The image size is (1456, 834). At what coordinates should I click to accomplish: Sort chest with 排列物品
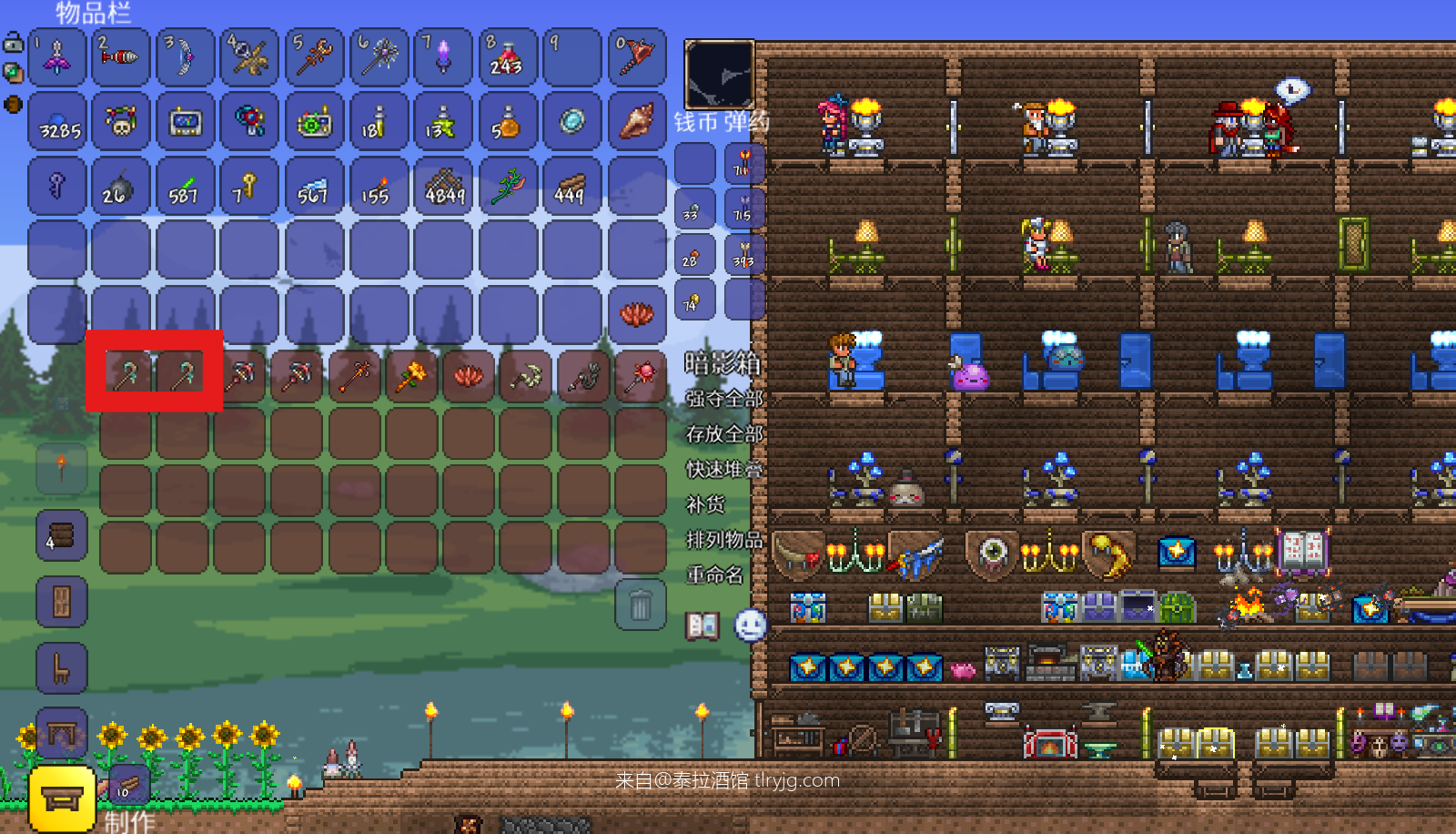(724, 540)
